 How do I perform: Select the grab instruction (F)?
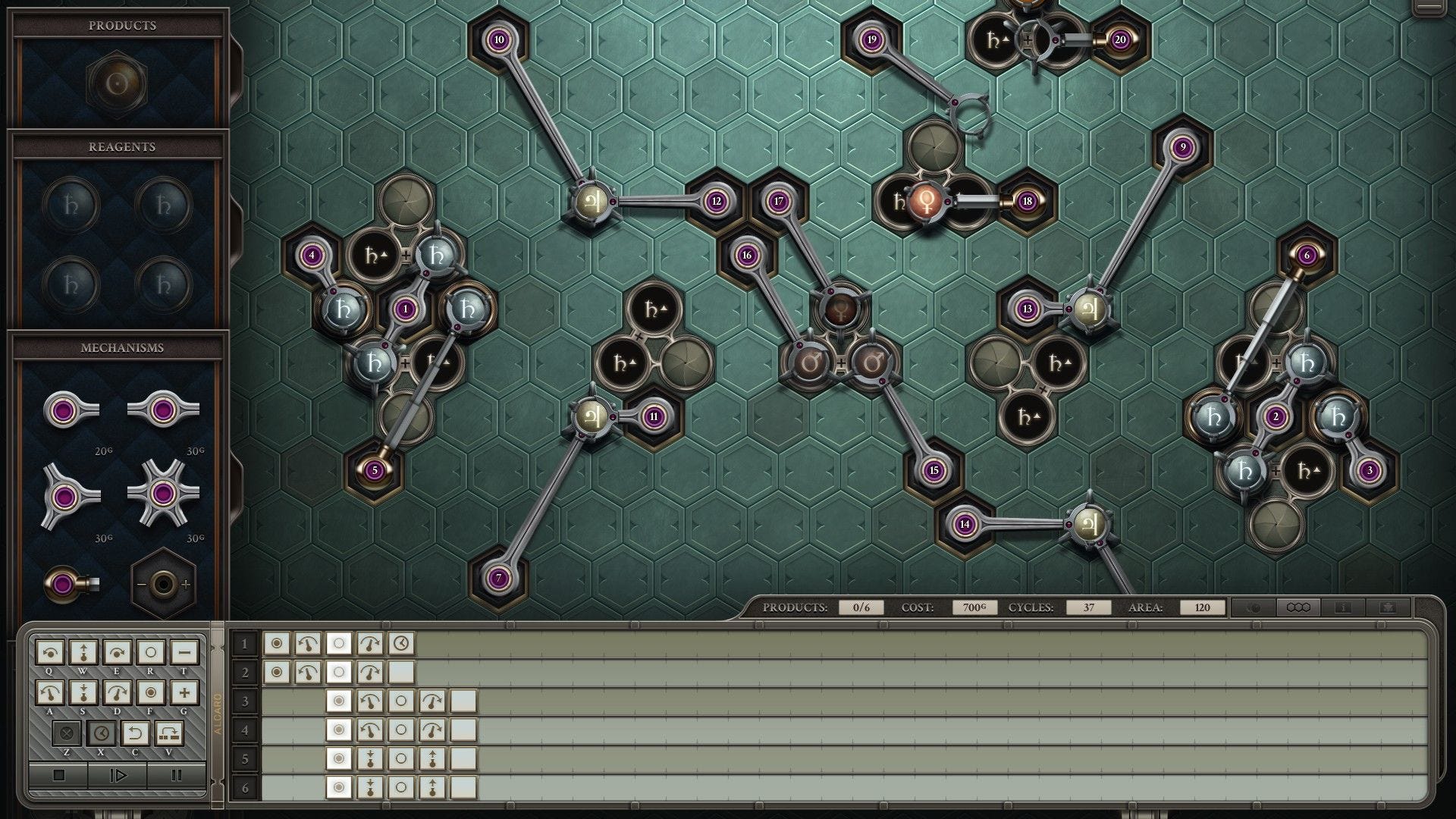150,692
